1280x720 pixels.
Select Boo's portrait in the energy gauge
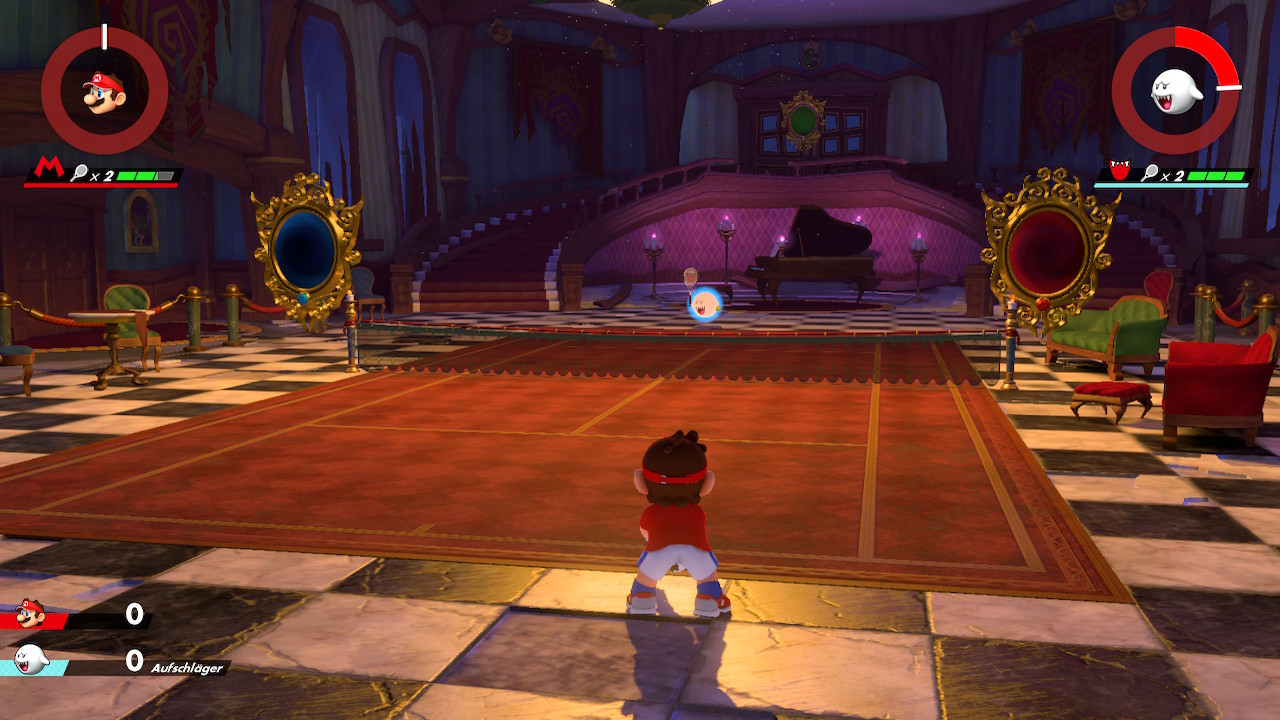coord(1174,91)
